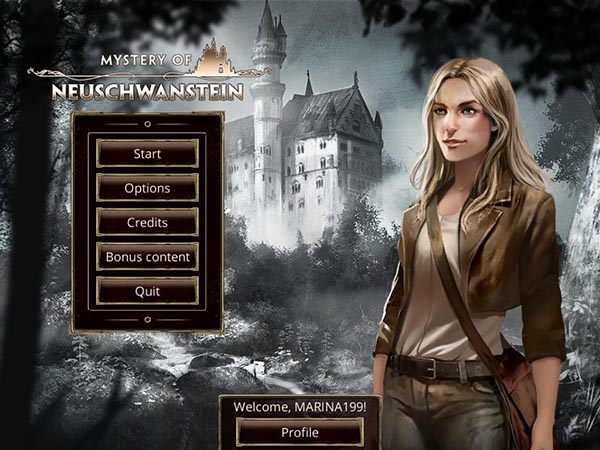This screenshot has width=600, height=450.
Task: View the game Credits
Action: tap(147, 222)
